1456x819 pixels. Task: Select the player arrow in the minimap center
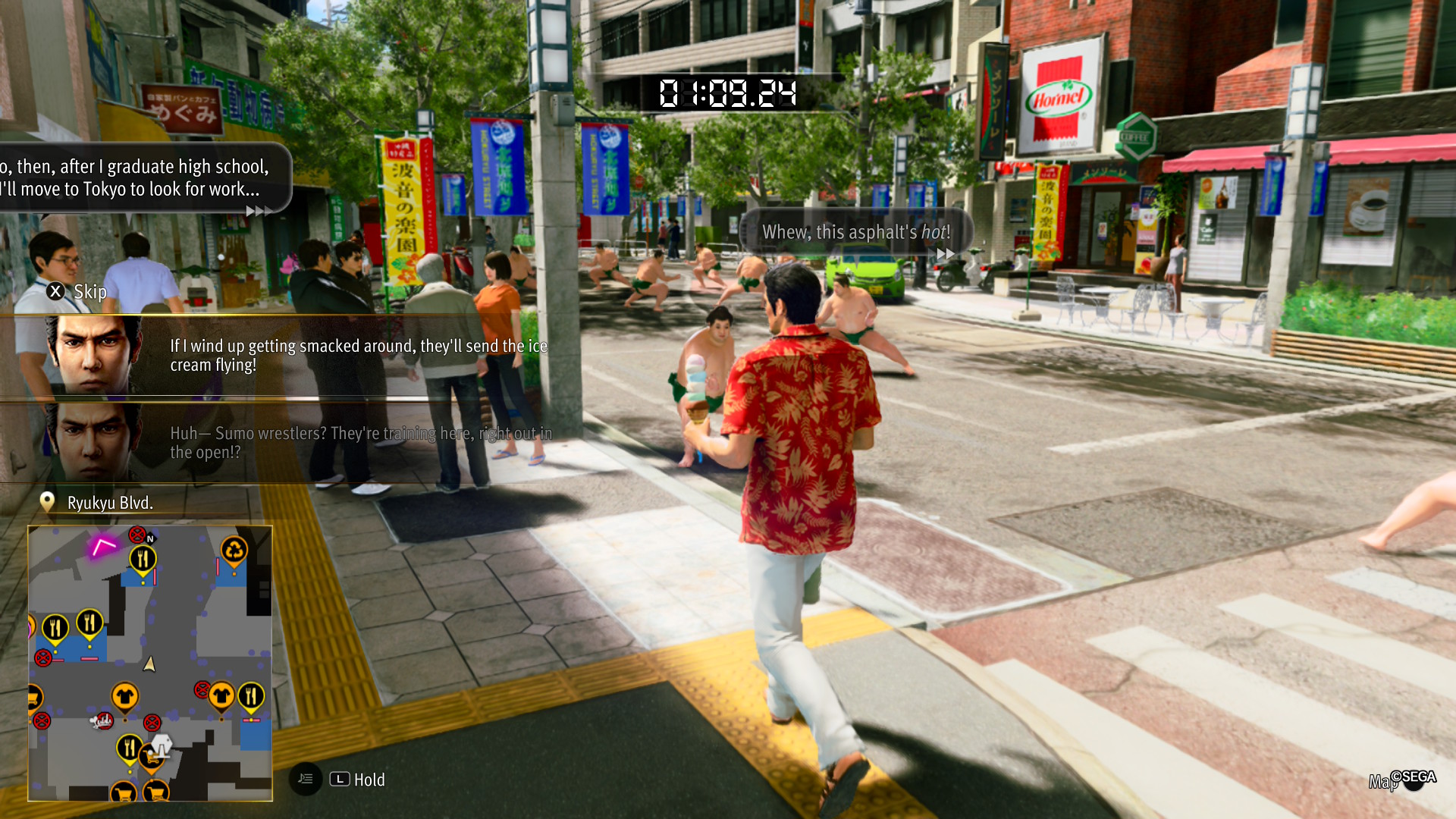[150, 664]
